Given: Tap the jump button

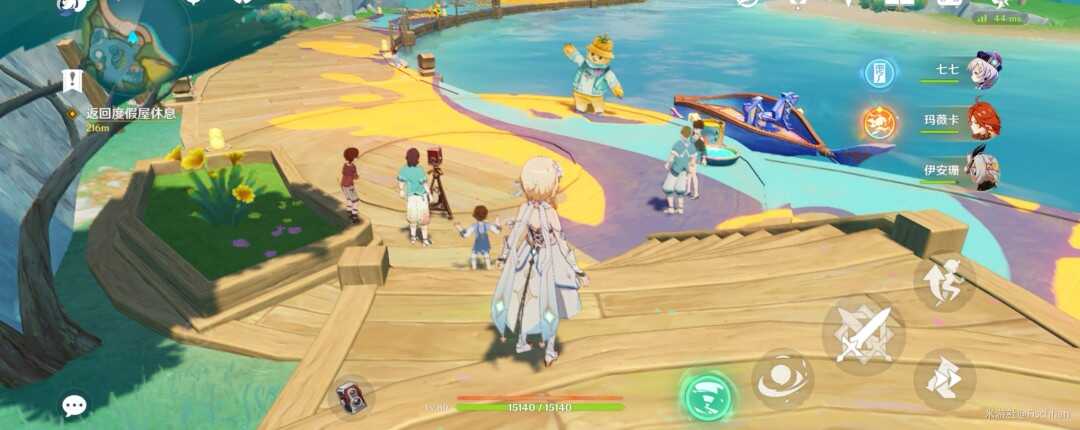Looking at the screenshot, I should click(x=944, y=281).
